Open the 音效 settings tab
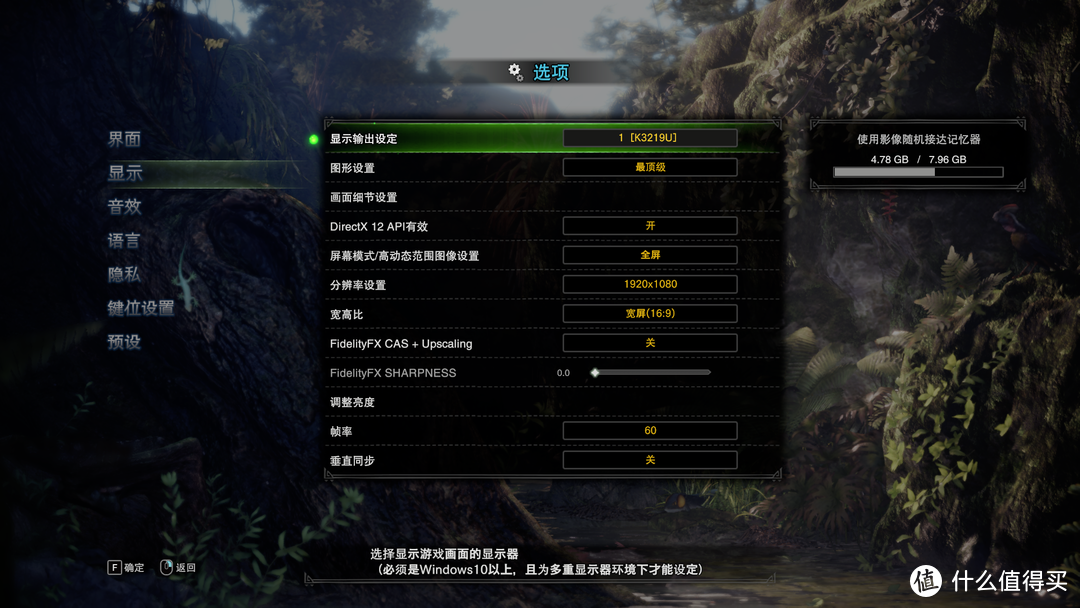This screenshot has width=1080, height=608. [125, 207]
